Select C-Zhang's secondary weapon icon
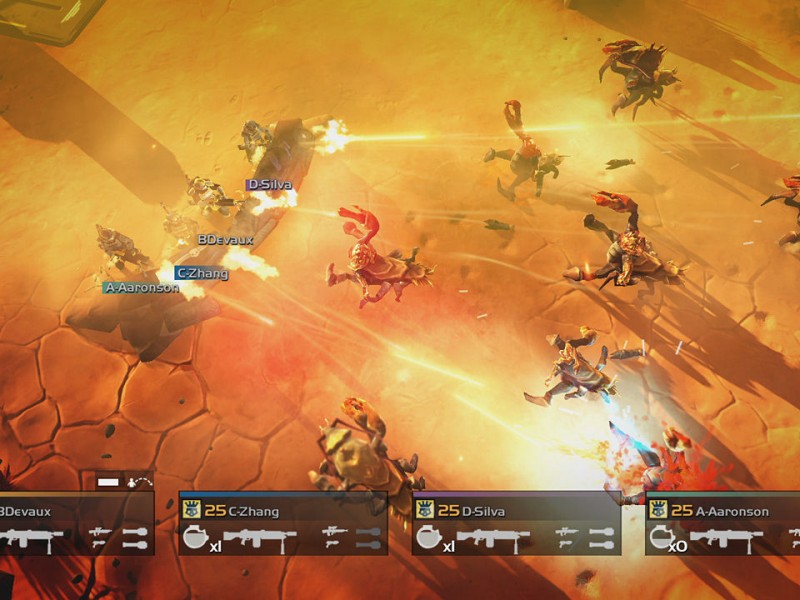The height and width of the screenshot is (600, 800). coord(335,532)
